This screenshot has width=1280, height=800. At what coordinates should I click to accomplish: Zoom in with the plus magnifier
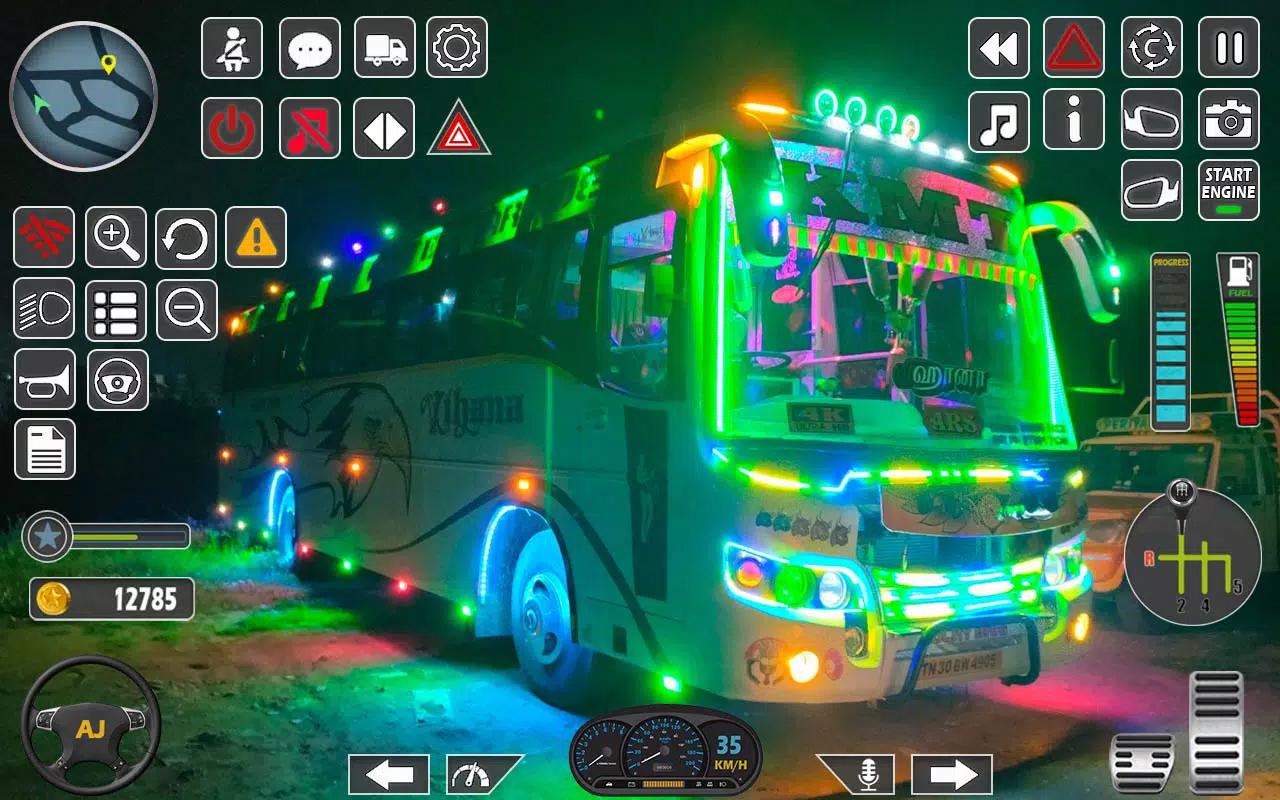[x=116, y=237]
